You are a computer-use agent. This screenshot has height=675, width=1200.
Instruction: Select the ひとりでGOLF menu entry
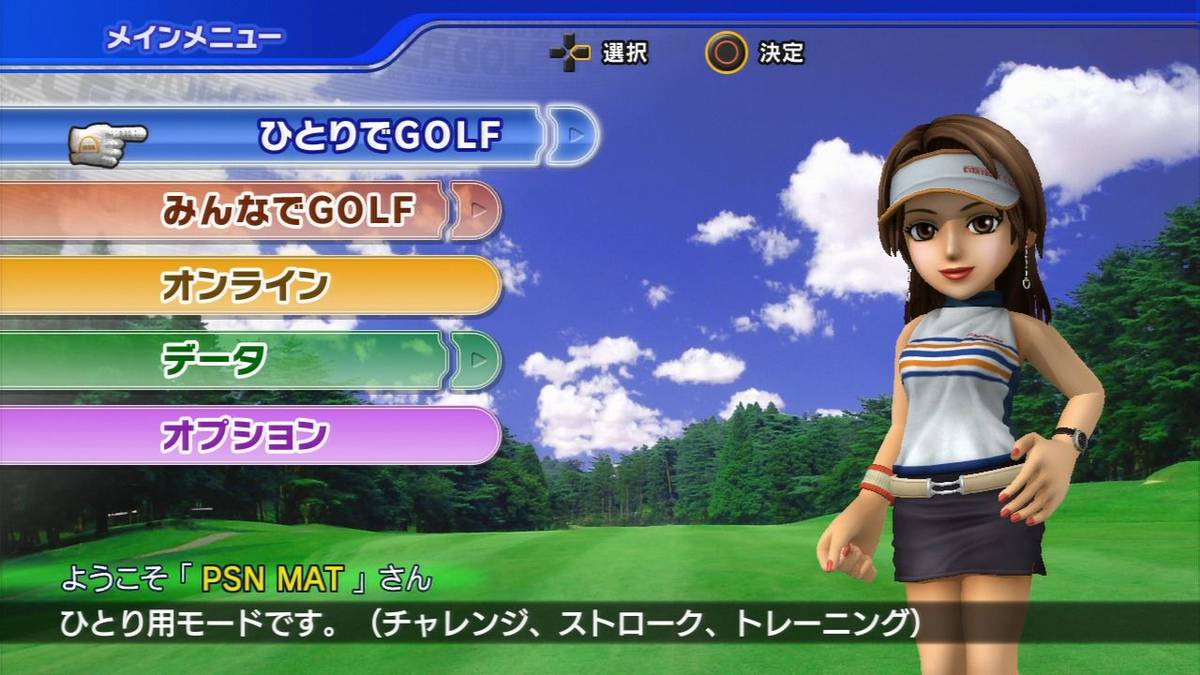[378, 134]
